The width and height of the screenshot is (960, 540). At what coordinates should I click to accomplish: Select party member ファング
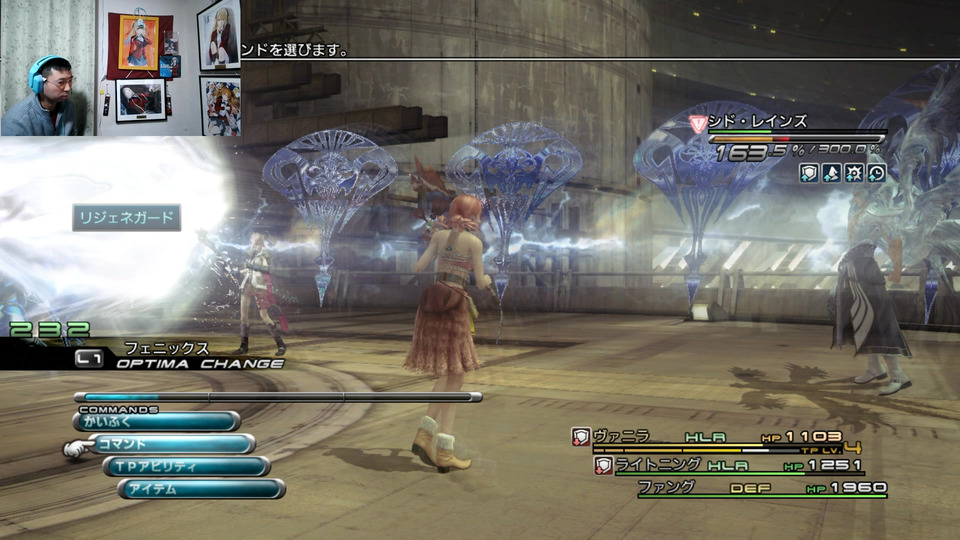667,487
